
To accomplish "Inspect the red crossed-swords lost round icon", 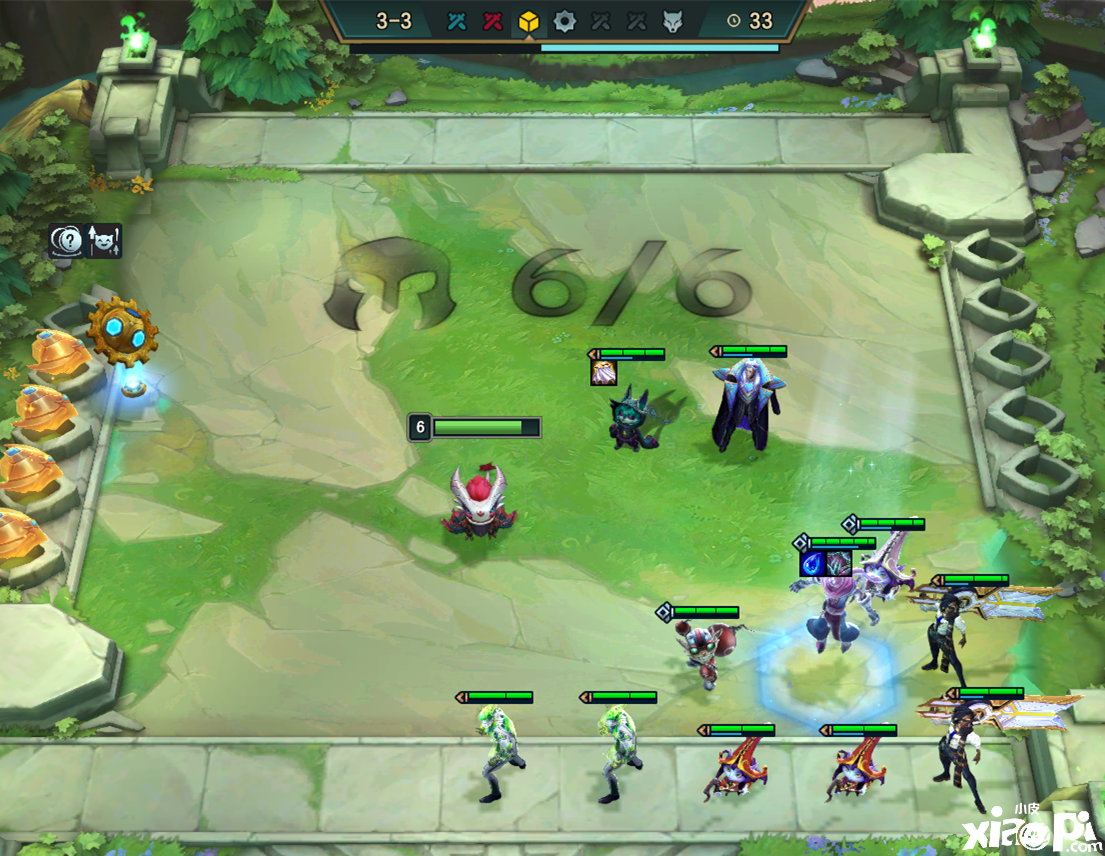I will 492,21.
